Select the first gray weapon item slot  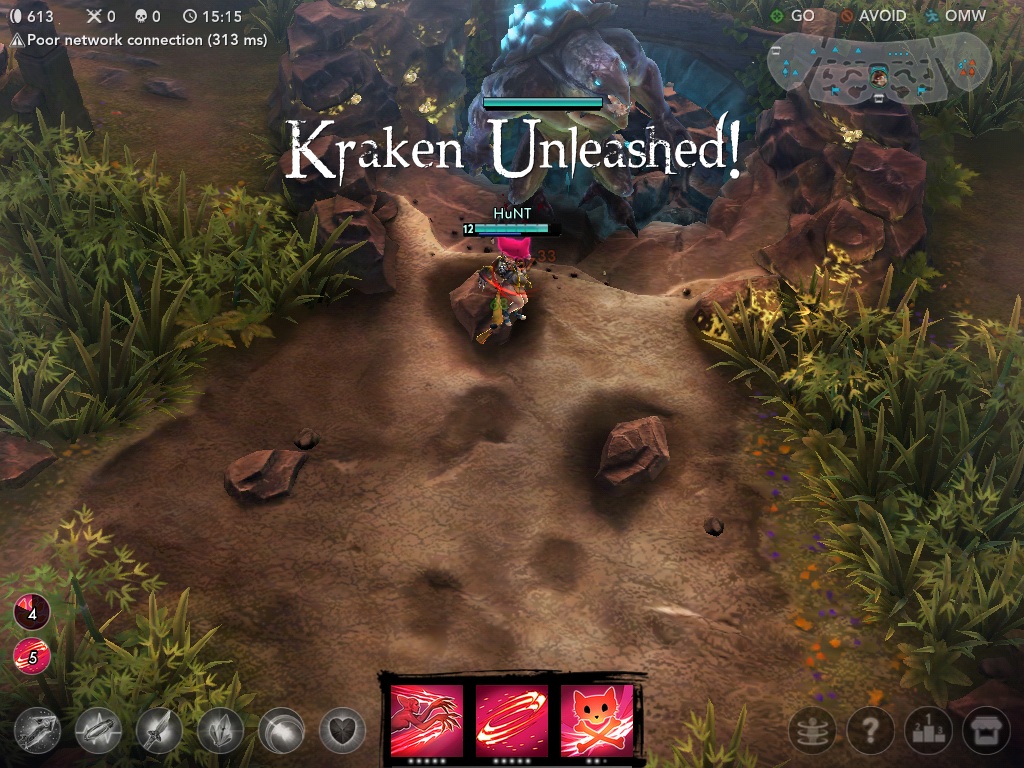(37, 732)
